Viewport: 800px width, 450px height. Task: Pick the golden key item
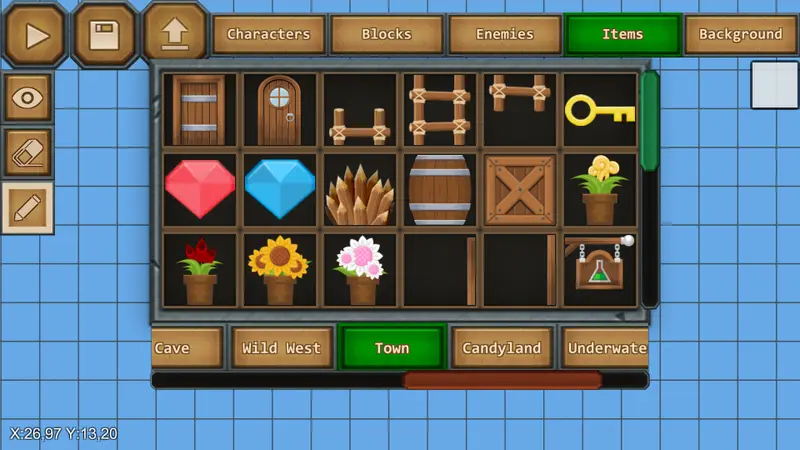click(x=600, y=109)
